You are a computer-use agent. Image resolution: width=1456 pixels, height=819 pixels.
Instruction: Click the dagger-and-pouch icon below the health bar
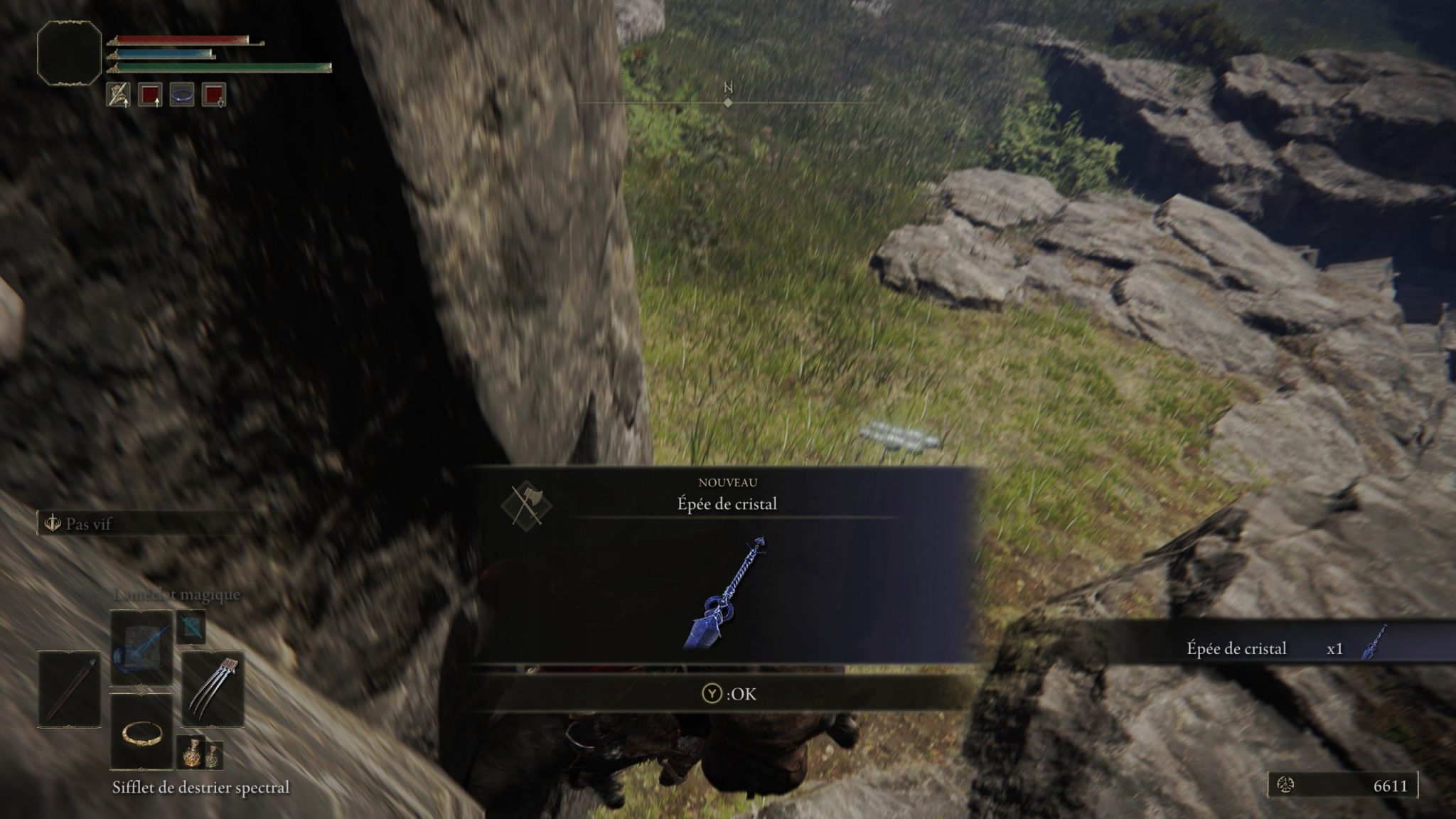(x=119, y=94)
